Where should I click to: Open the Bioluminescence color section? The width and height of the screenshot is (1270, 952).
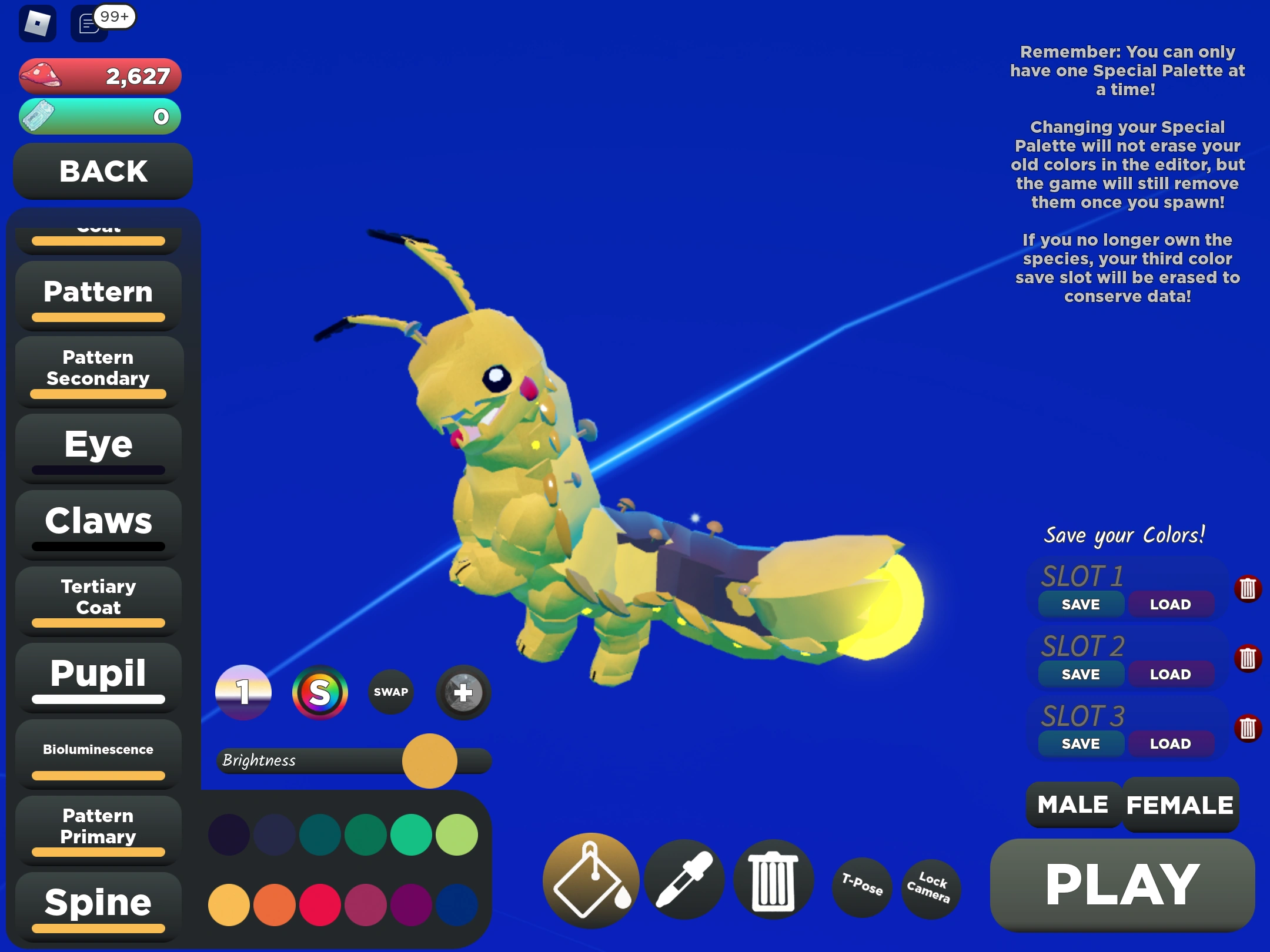[98, 749]
